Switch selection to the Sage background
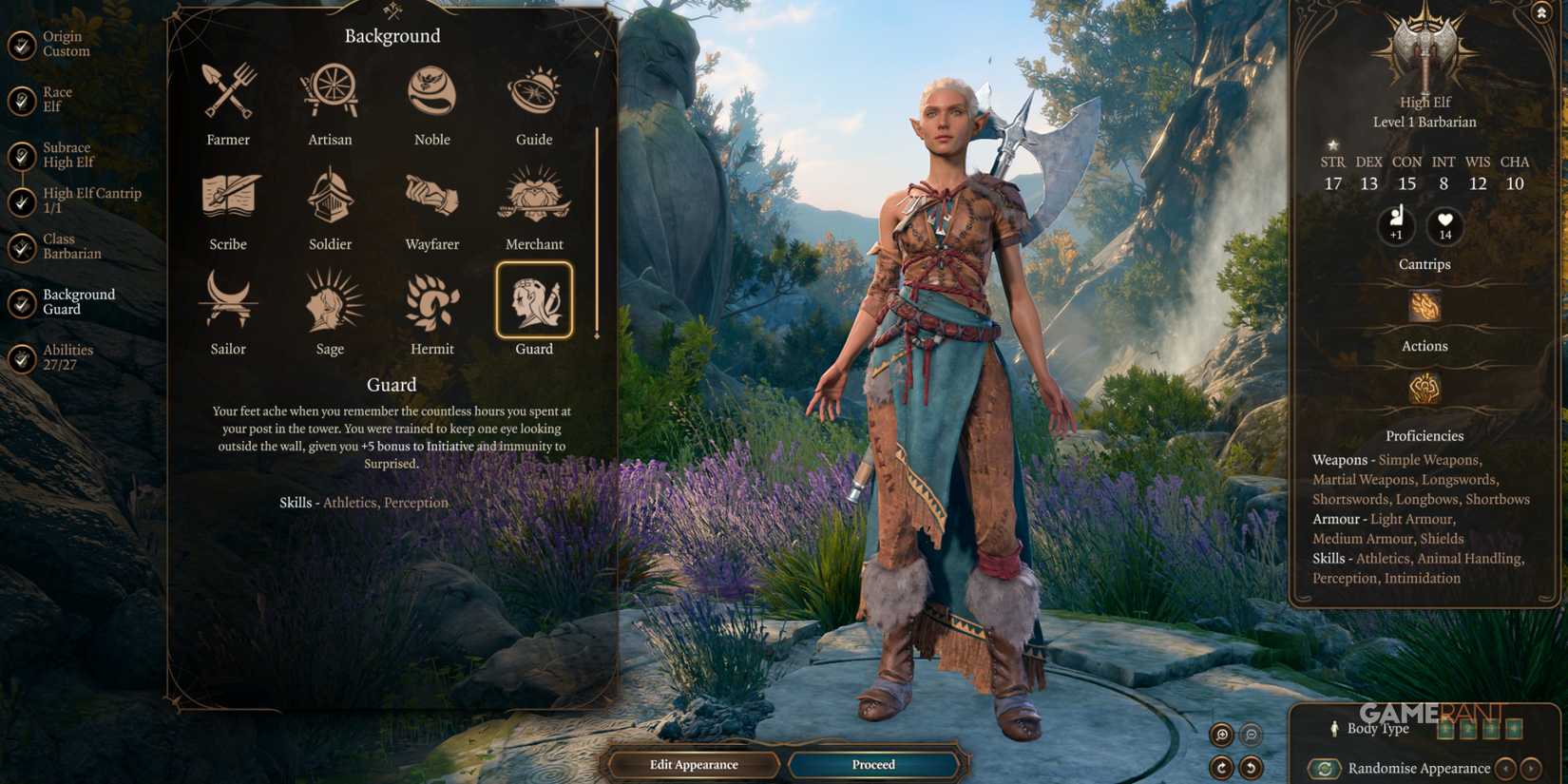Screen dimensions: 1568x784 pos(330,301)
